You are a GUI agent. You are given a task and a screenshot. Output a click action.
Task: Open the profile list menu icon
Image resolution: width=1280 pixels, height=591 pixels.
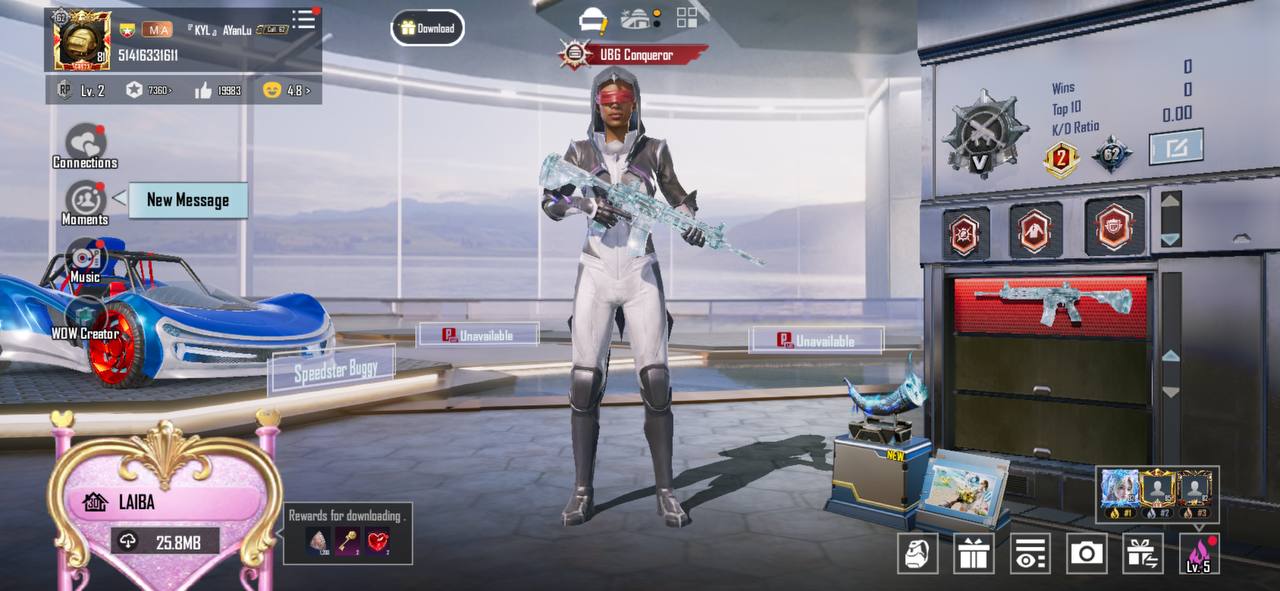(x=304, y=20)
